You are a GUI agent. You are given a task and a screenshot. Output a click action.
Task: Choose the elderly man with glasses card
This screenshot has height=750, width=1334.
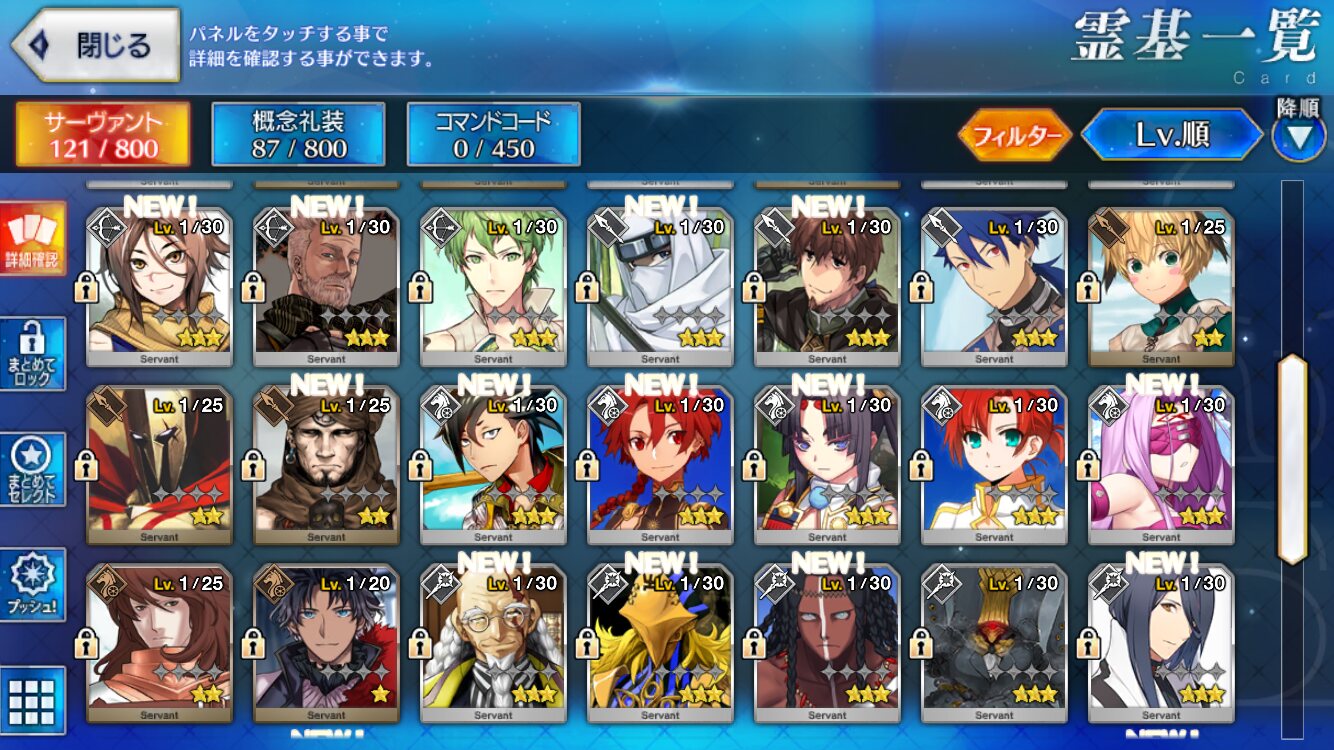493,643
